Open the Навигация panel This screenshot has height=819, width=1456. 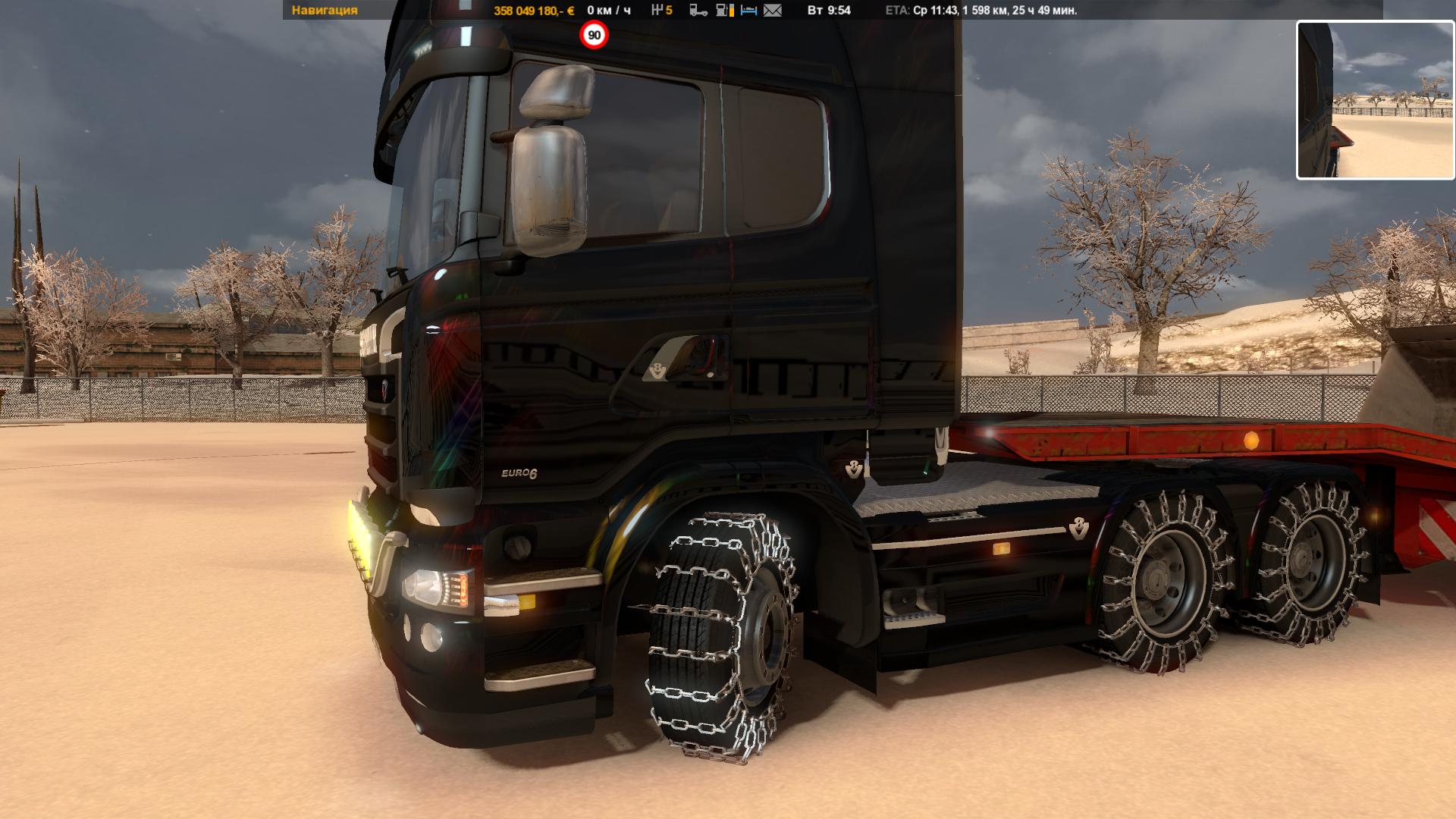pyautogui.click(x=325, y=11)
